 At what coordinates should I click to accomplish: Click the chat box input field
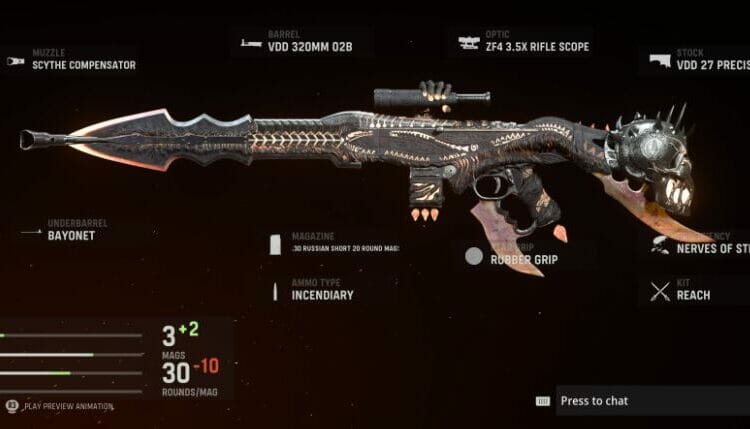tap(650, 401)
